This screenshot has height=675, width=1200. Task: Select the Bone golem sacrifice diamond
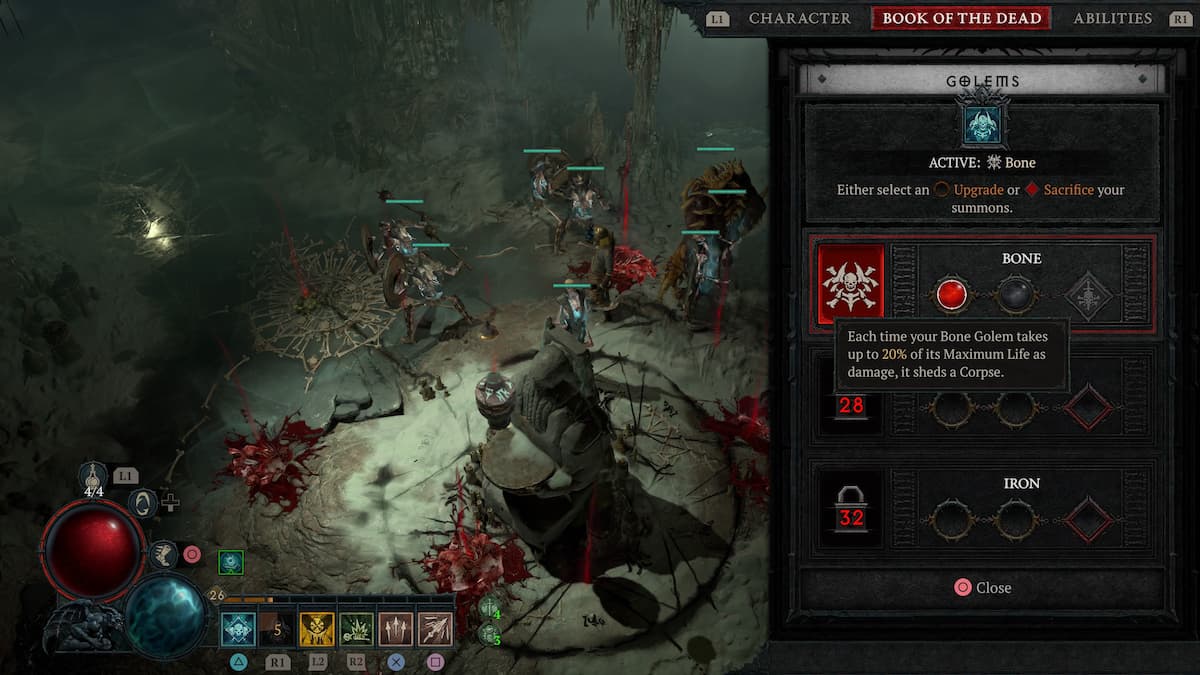point(1087,295)
